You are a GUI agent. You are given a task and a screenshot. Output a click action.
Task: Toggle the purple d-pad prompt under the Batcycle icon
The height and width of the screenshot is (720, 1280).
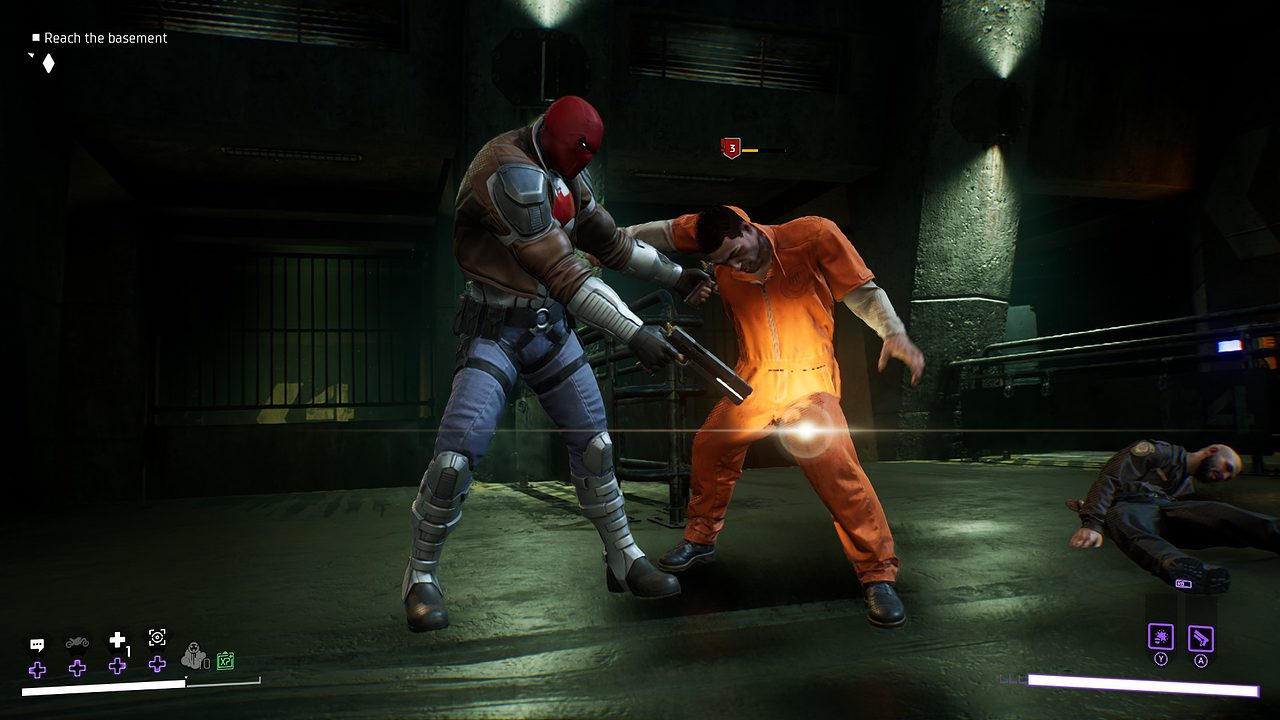point(76,665)
